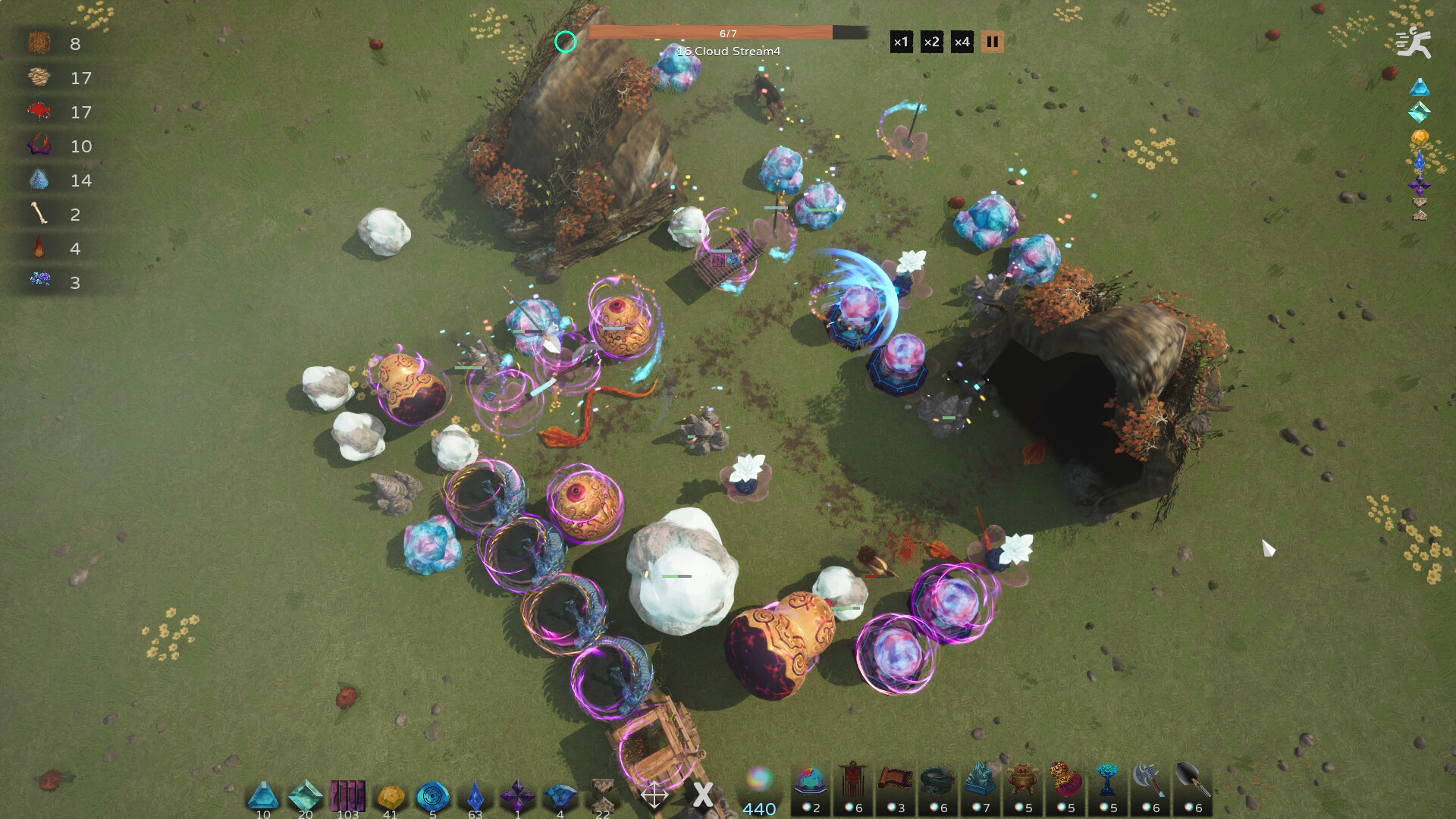Click the blue triangle gem showing 10

[264, 795]
